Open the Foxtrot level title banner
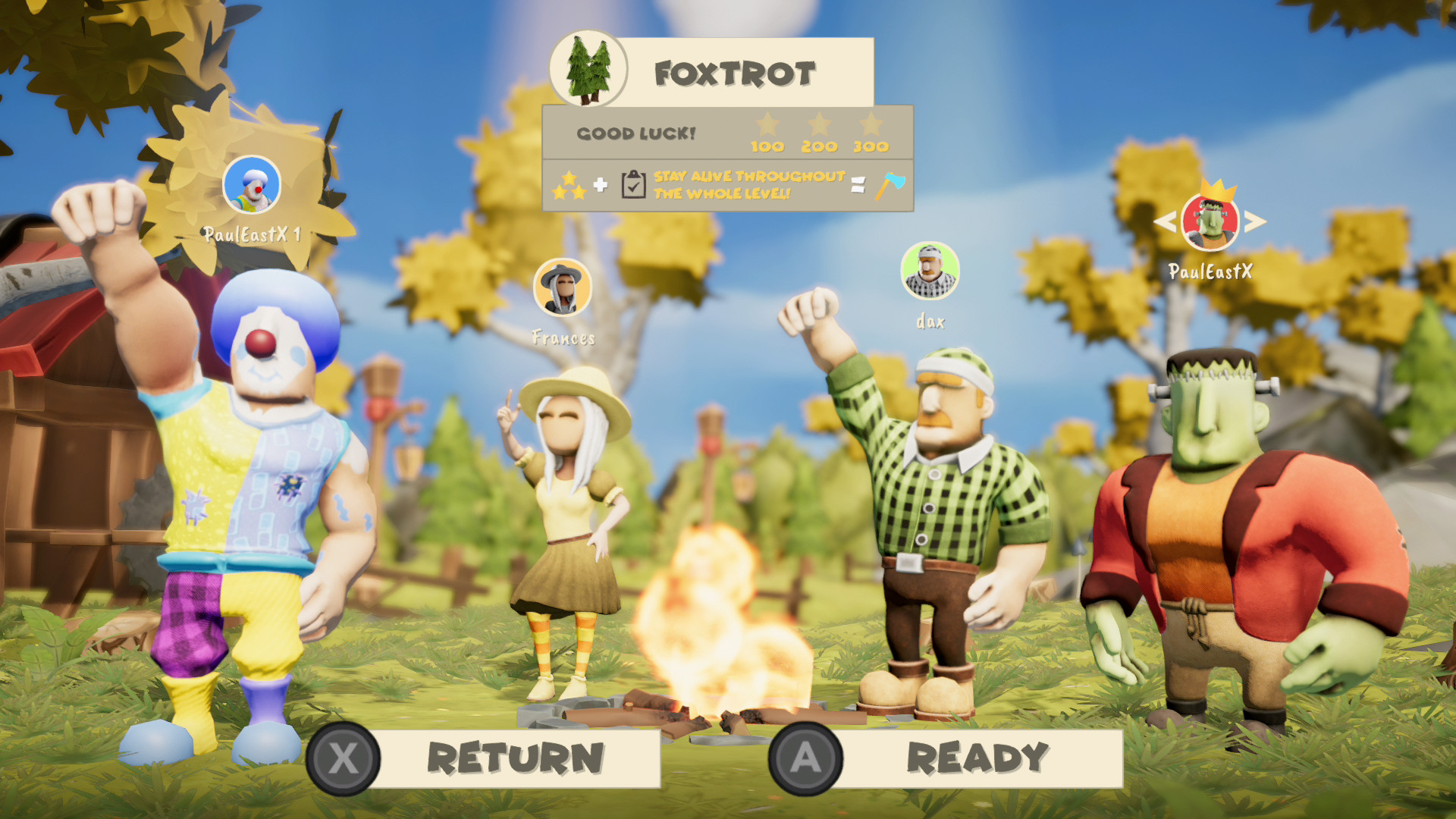The height and width of the screenshot is (819, 1456). (x=736, y=74)
